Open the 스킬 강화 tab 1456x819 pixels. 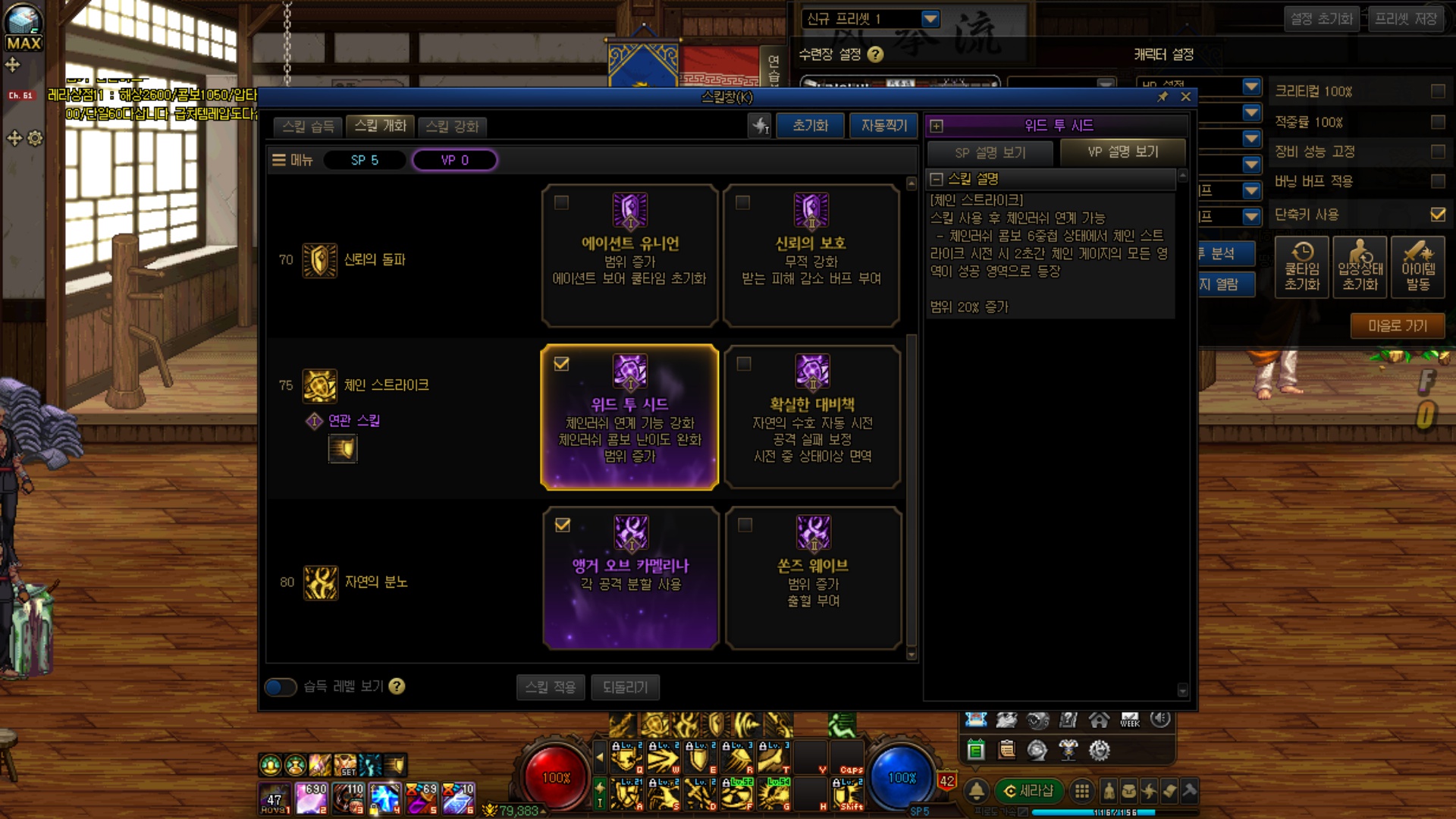[x=452, y=127]
